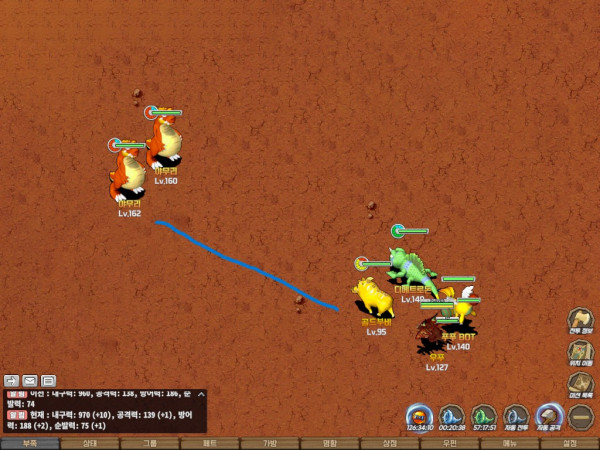Open the 상점 (shop) menu
This screenshot has width=600, height=450.
coord(390,443)
